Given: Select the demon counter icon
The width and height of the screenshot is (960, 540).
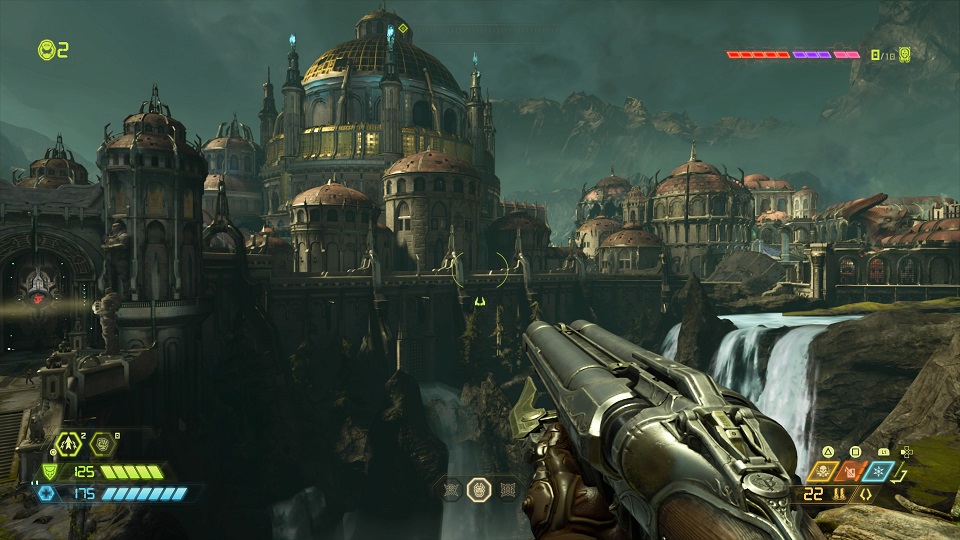Looking at the screenshot, I should [902, 54].
